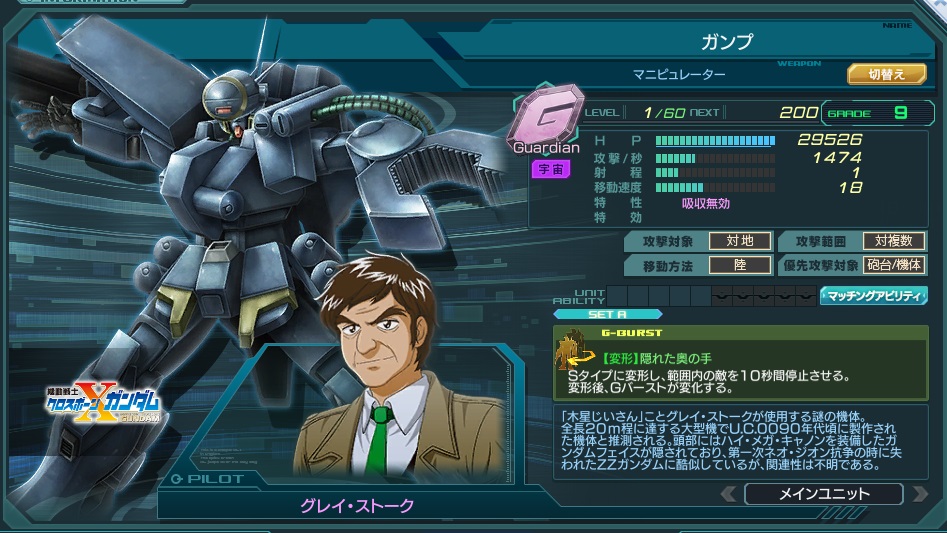Open the マッチングアビリティ matching ability panel
Screen dimensions: 947x533
pos(873,296)
